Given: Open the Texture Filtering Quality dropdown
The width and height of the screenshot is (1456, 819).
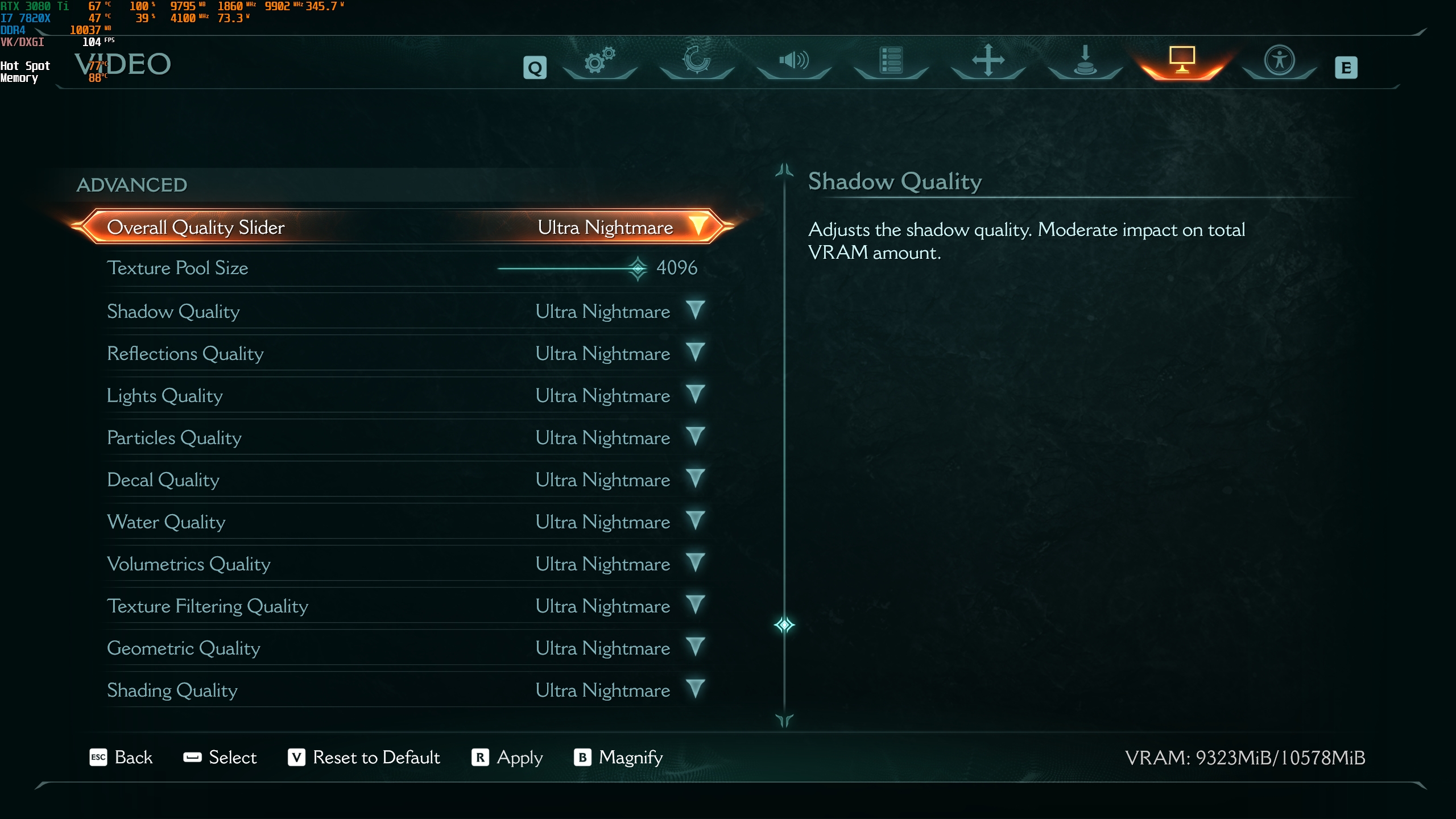Looking at the screenshot, I should coord(695,605).
